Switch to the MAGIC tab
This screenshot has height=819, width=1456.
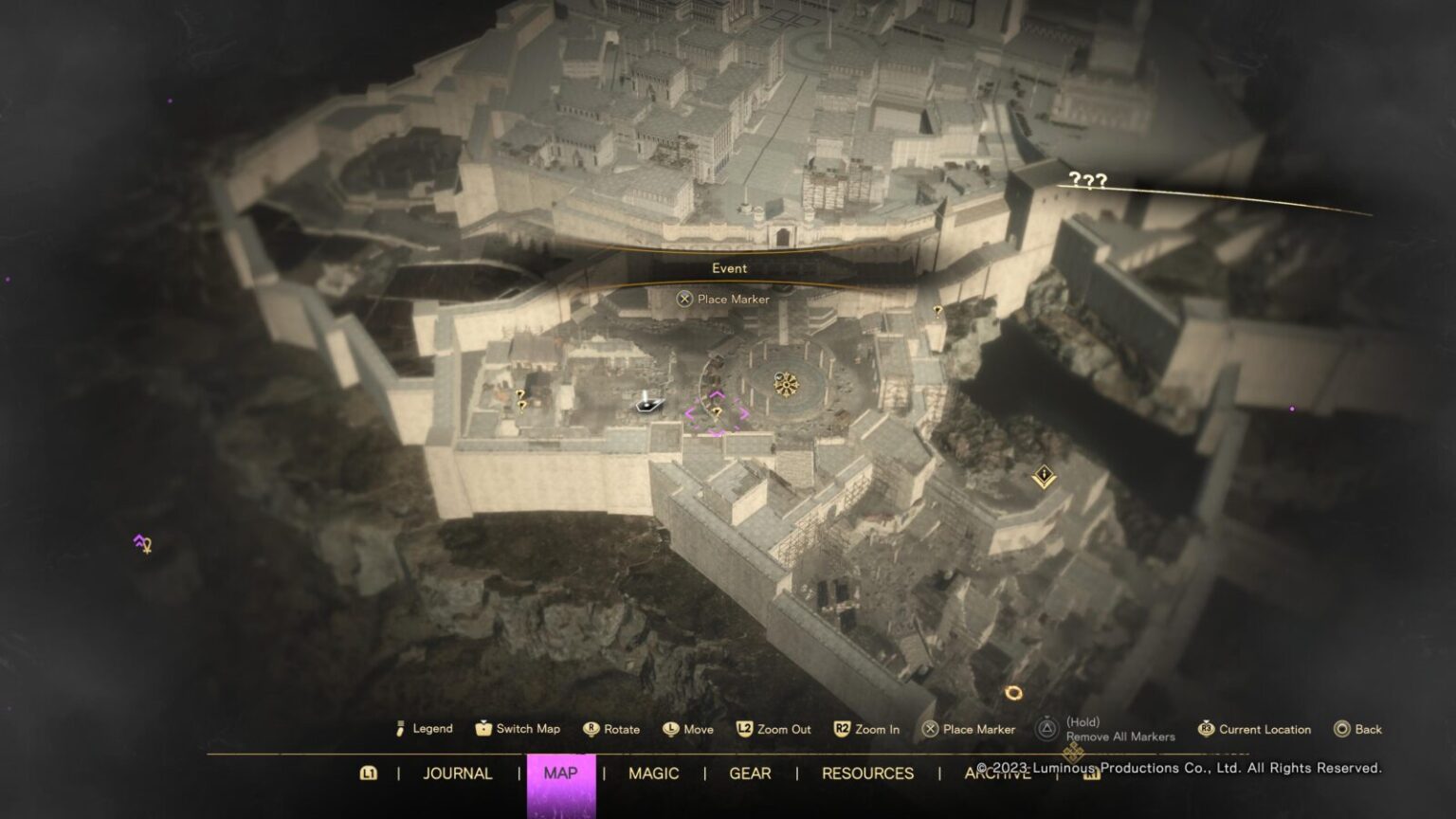point(652,773)
